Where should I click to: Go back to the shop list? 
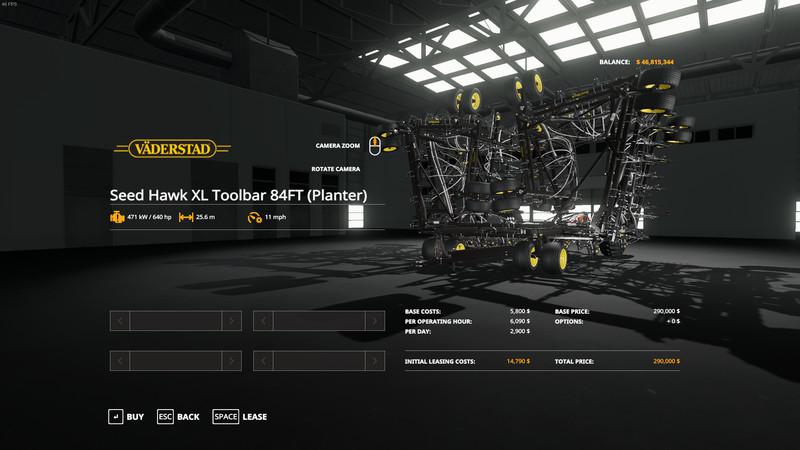(x=178, y=416)
